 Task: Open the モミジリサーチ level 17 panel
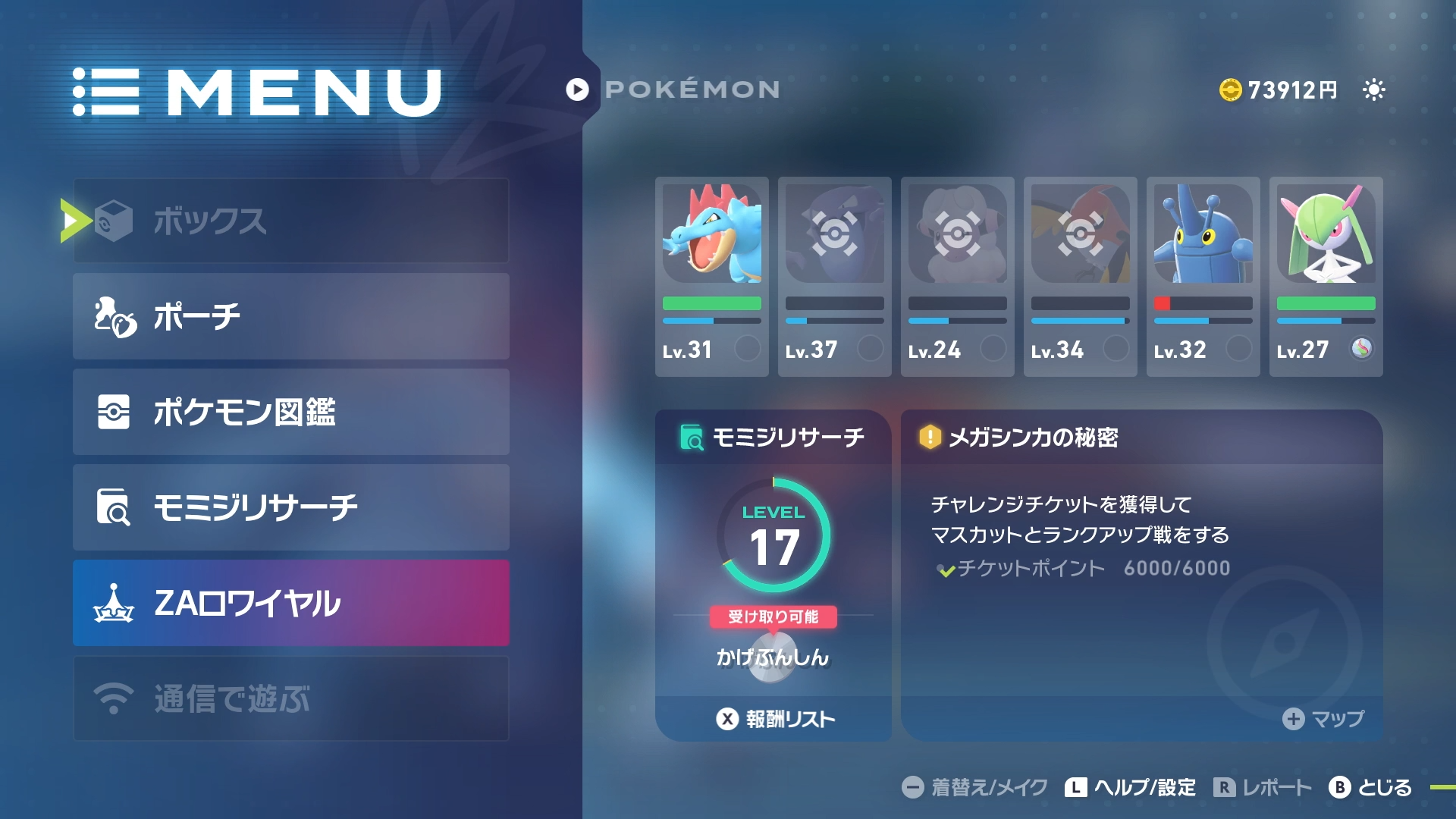point(773,554)
